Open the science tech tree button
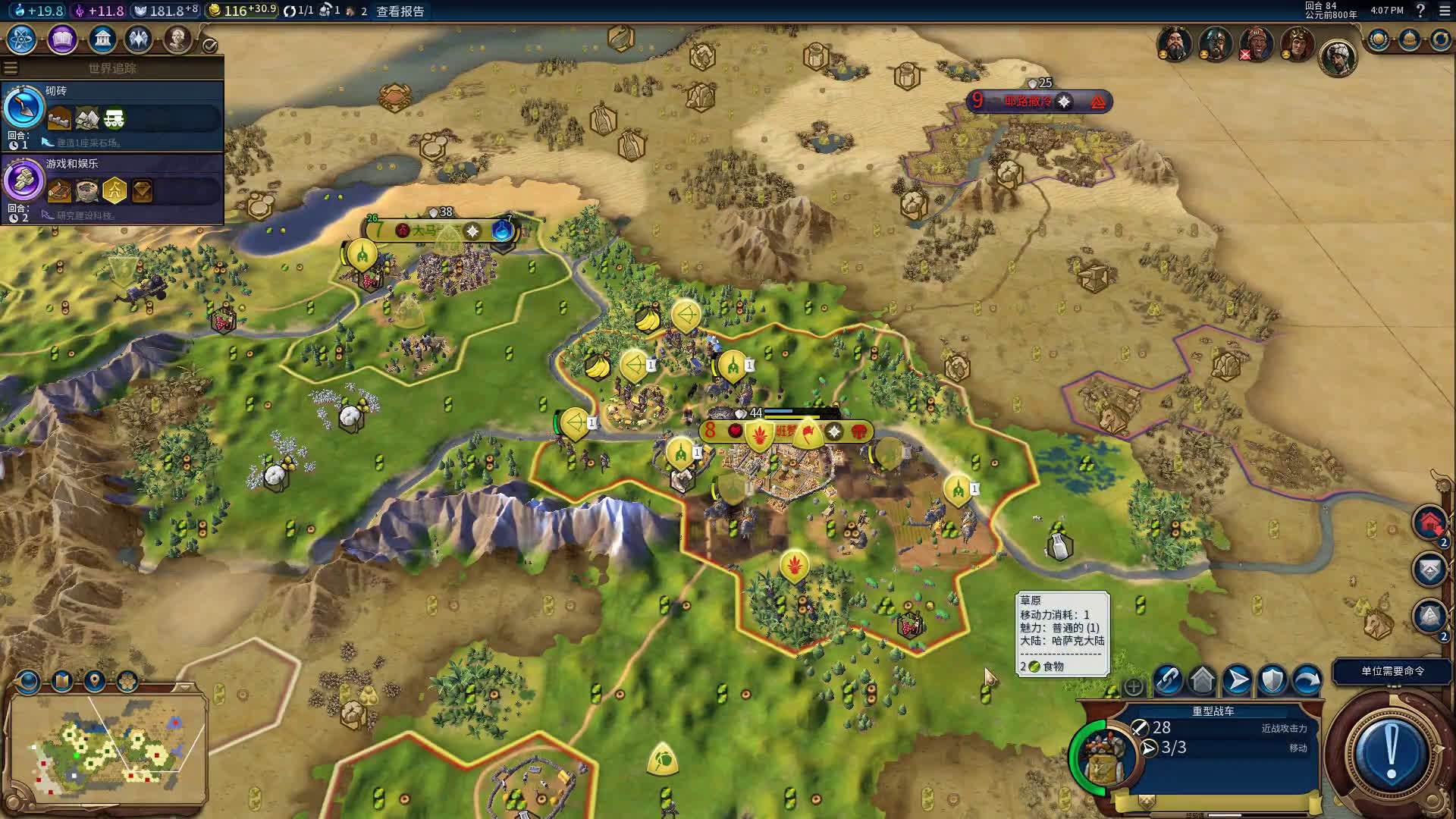The image size is (1456, 819). coord(22,39)
